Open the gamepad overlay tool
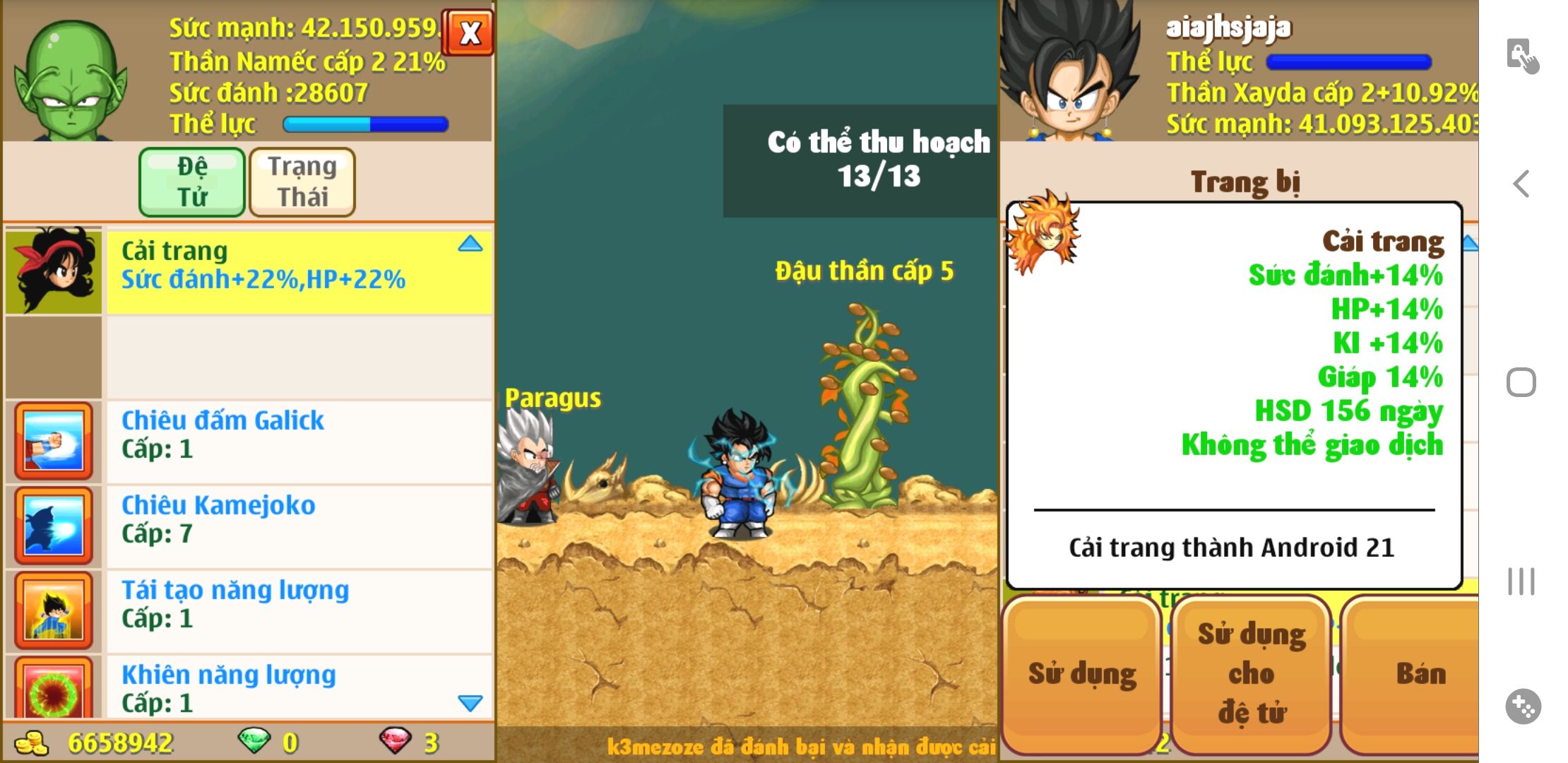1568x763 pixels. click(x=1522, y=706)
